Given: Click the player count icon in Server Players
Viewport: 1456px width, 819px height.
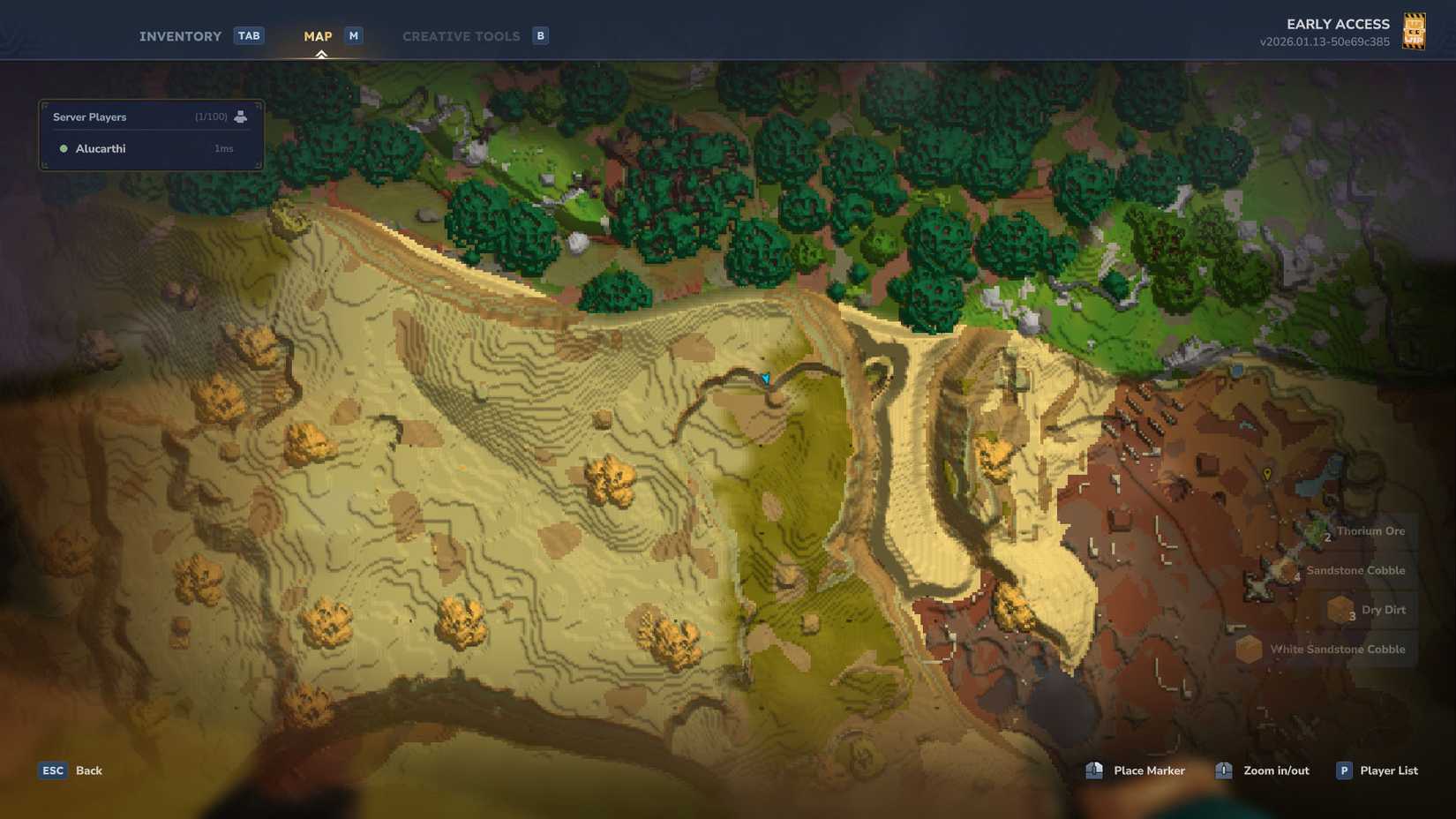Looking at the screenshot, I should click(x=240, y=116).
